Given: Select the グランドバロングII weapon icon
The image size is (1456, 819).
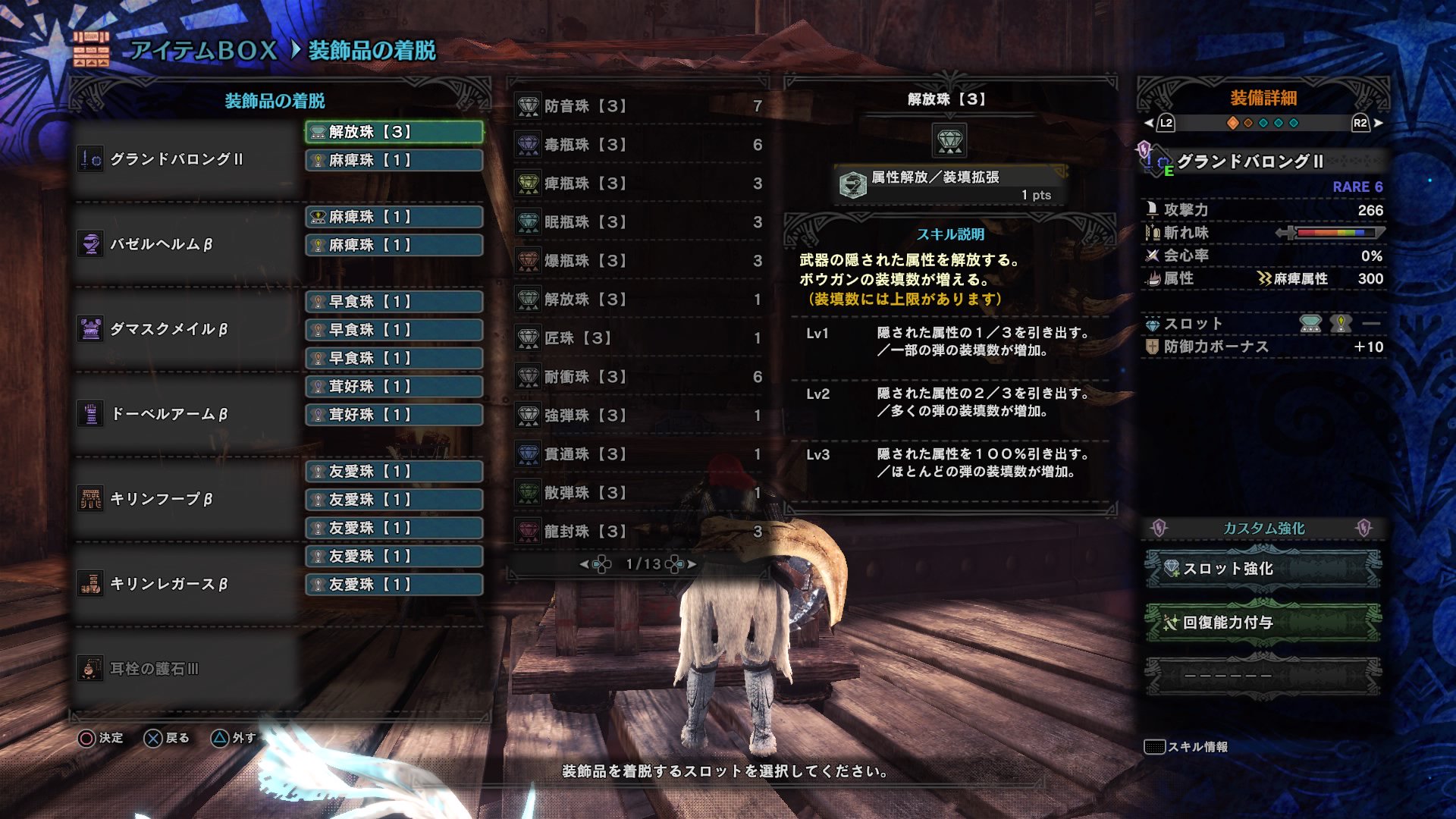Looking at the screenshot, I should (89, 161).
